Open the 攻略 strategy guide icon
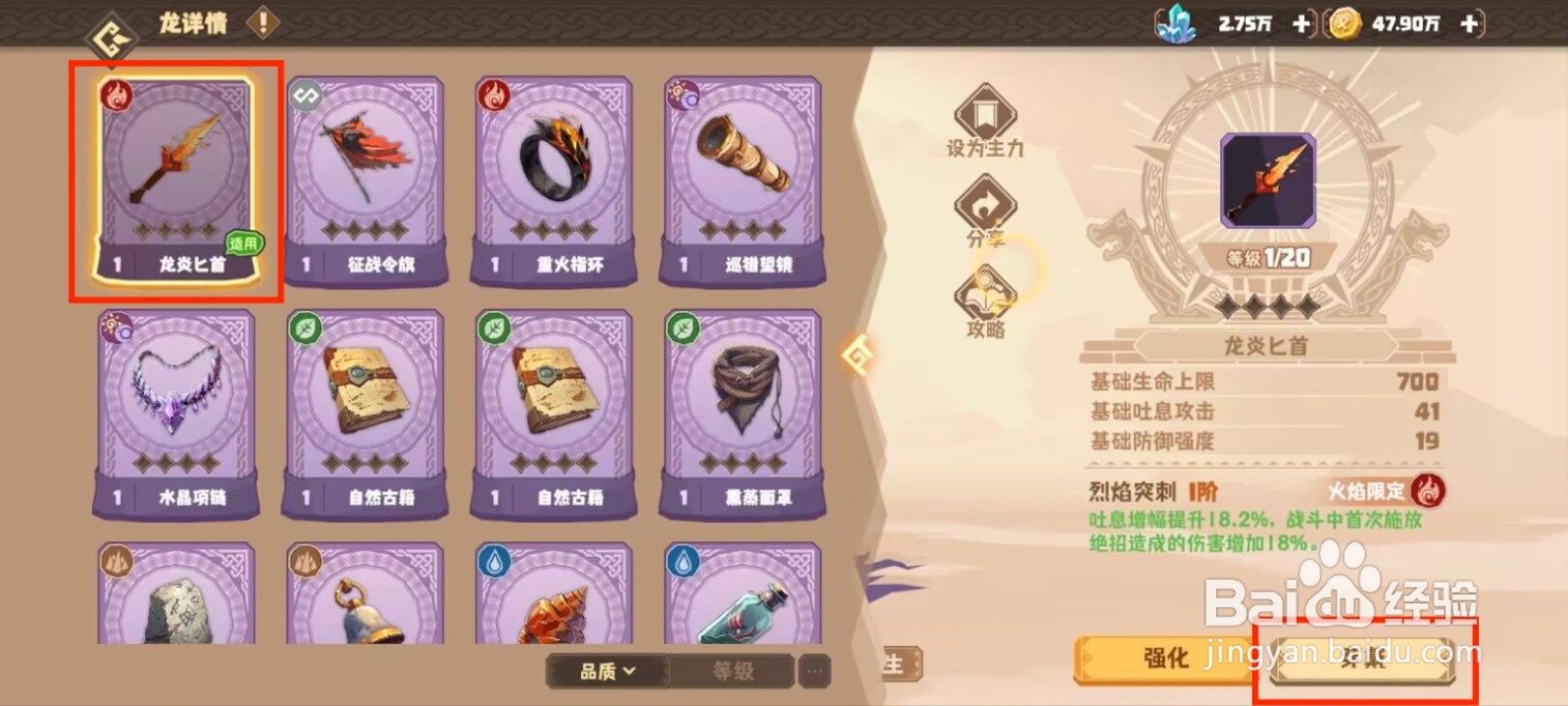Image resolution: width=1568 pixels, height=706 pixels. 985,291
